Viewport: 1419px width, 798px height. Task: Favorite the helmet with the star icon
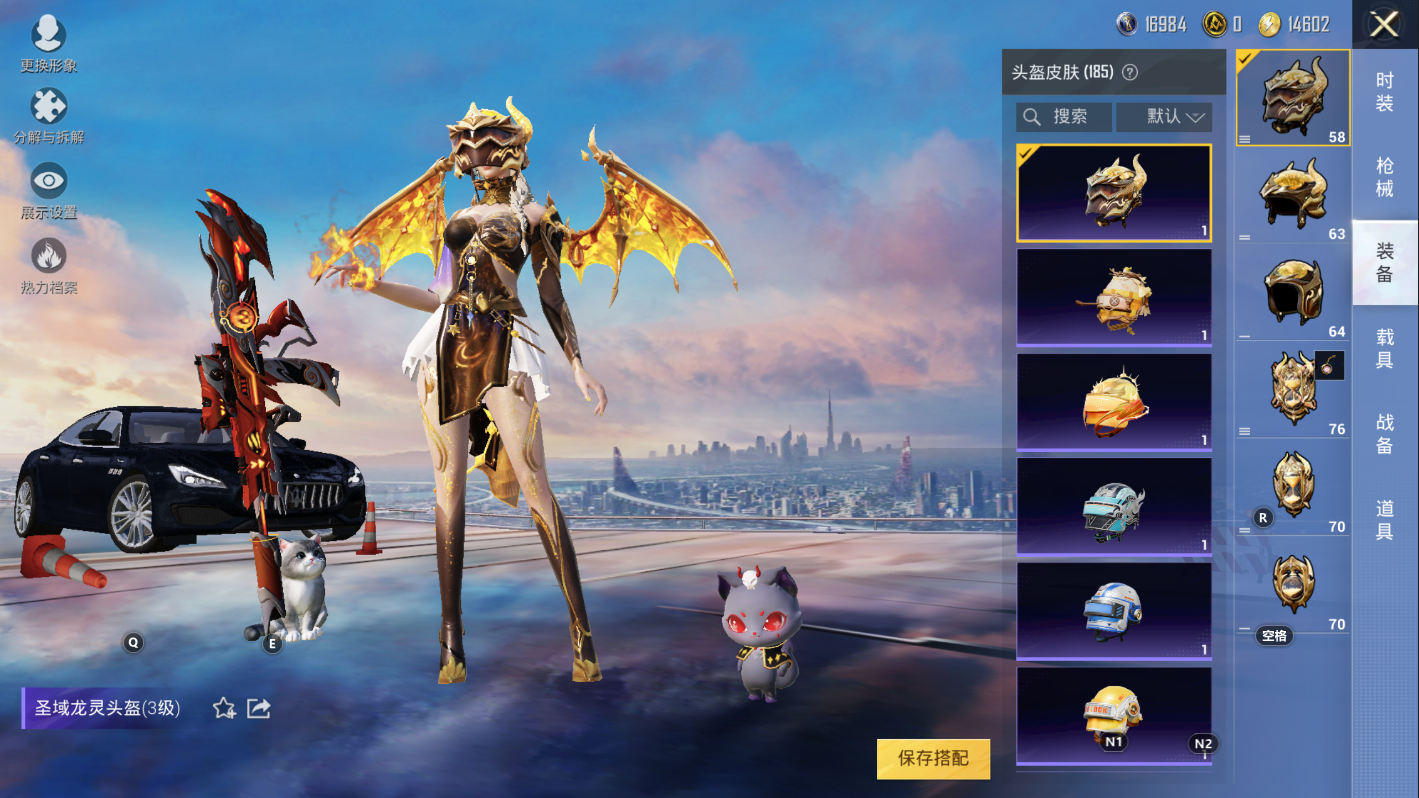[224, 709]
